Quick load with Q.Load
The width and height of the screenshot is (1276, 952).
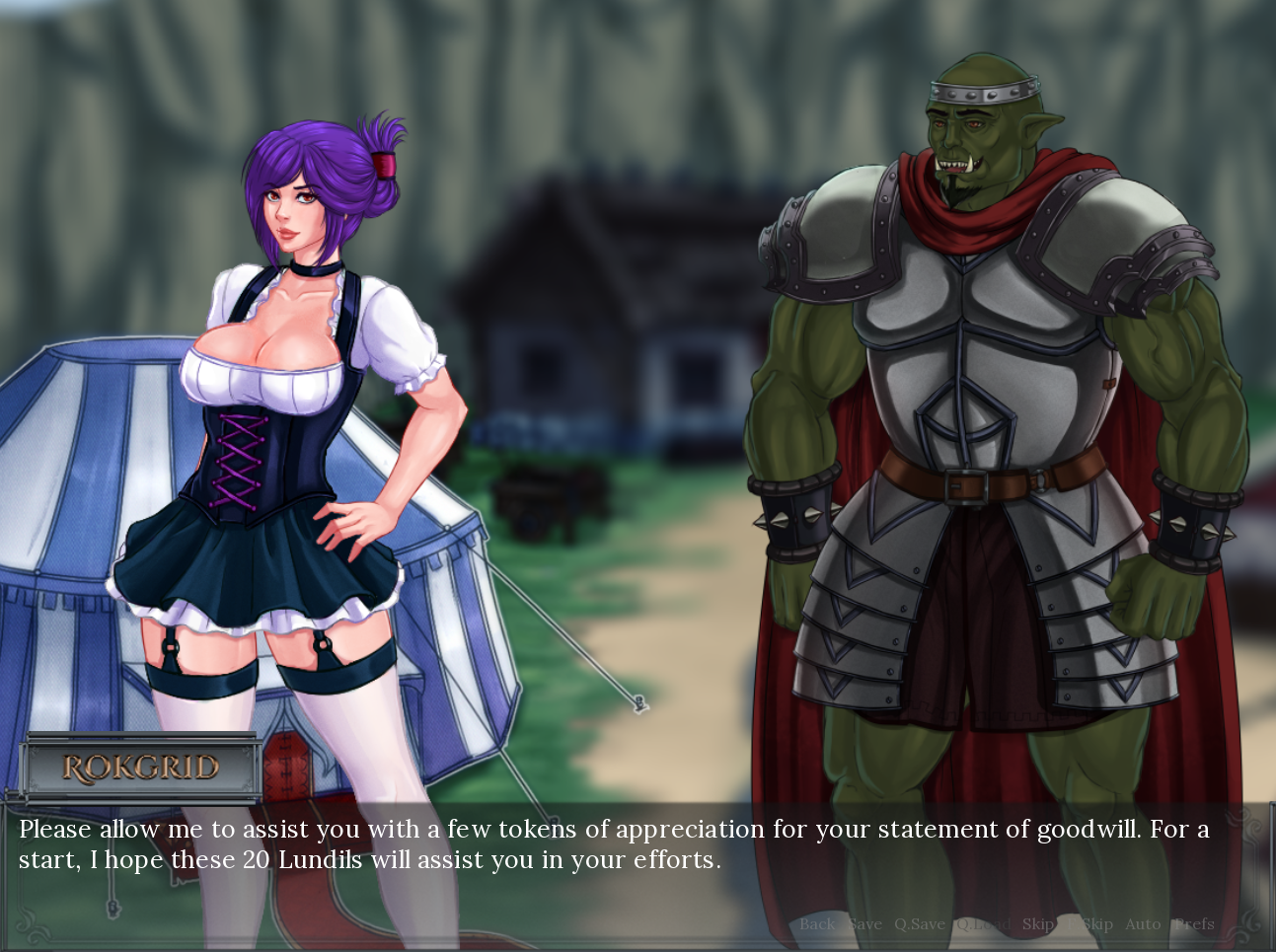pos(982,924)
